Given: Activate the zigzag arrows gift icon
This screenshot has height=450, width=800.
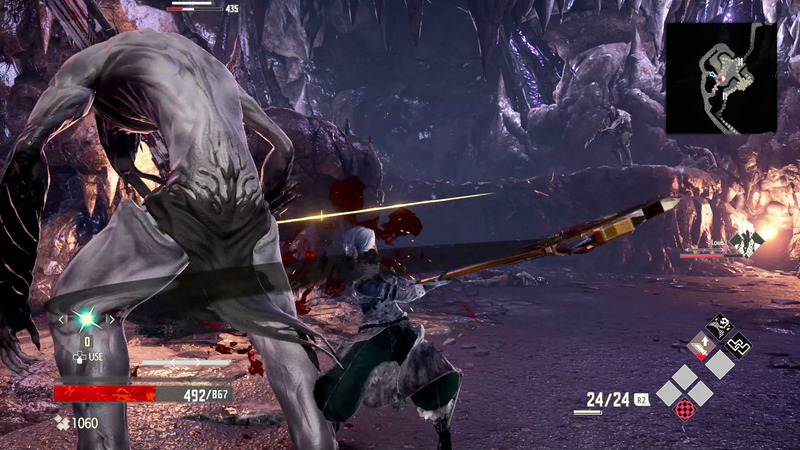Looking at the screenshot, I should tap(739, 344).
